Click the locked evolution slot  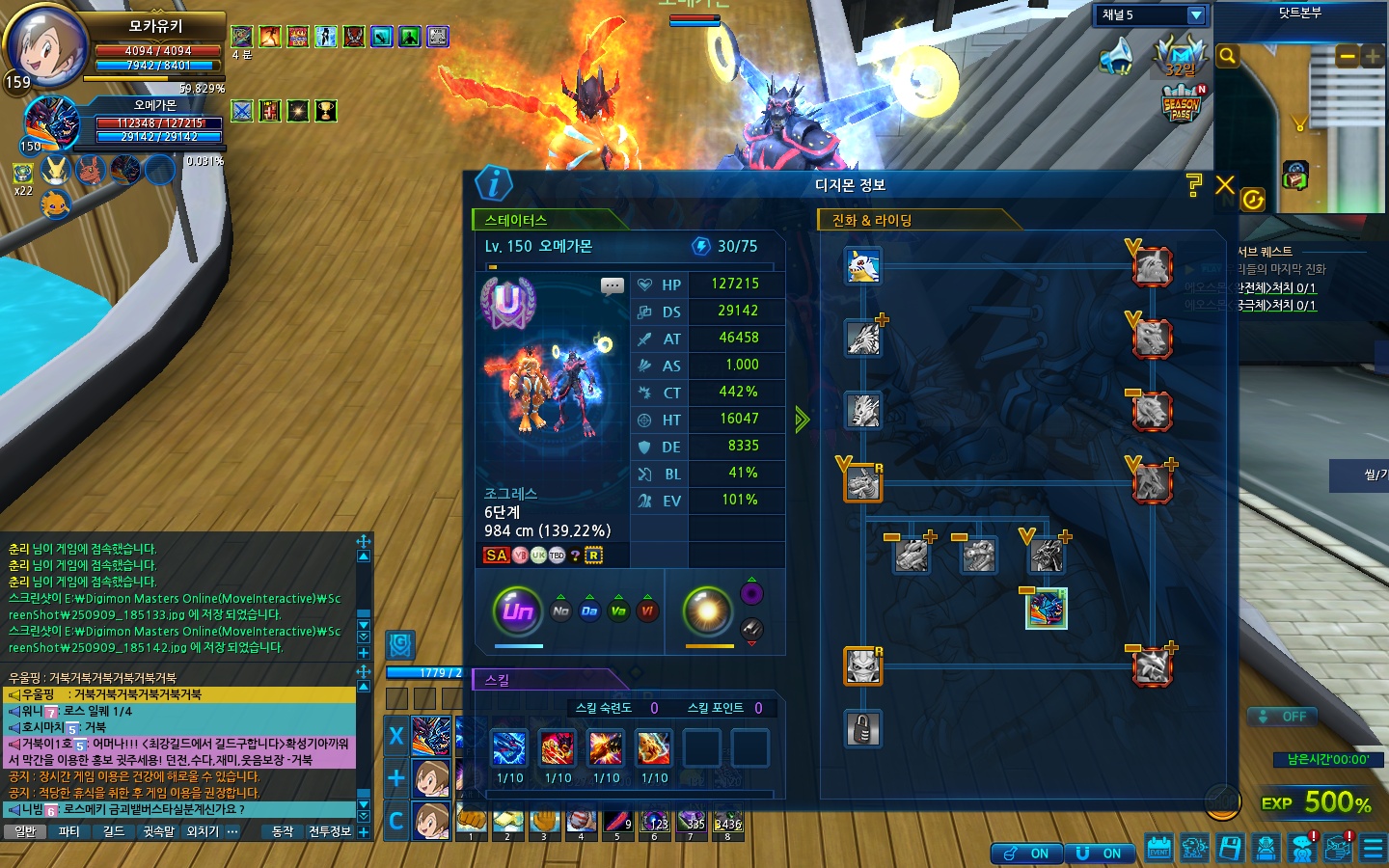863,729
